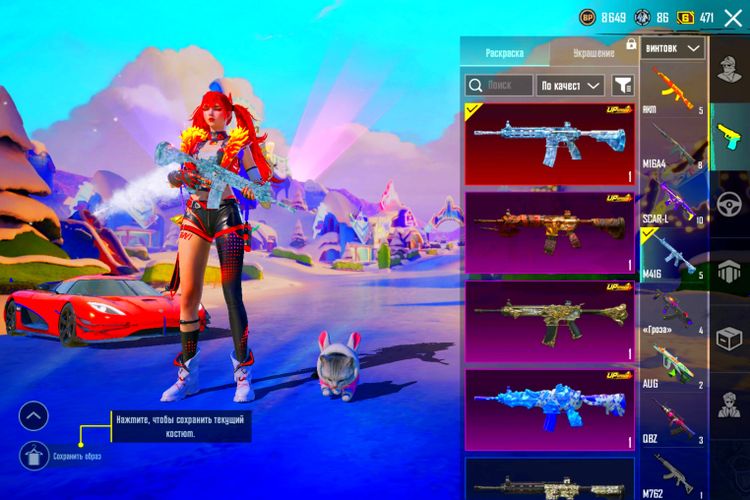Open the По качеству sort dropdown
750x500 pixels.
[x=571, y=85]
